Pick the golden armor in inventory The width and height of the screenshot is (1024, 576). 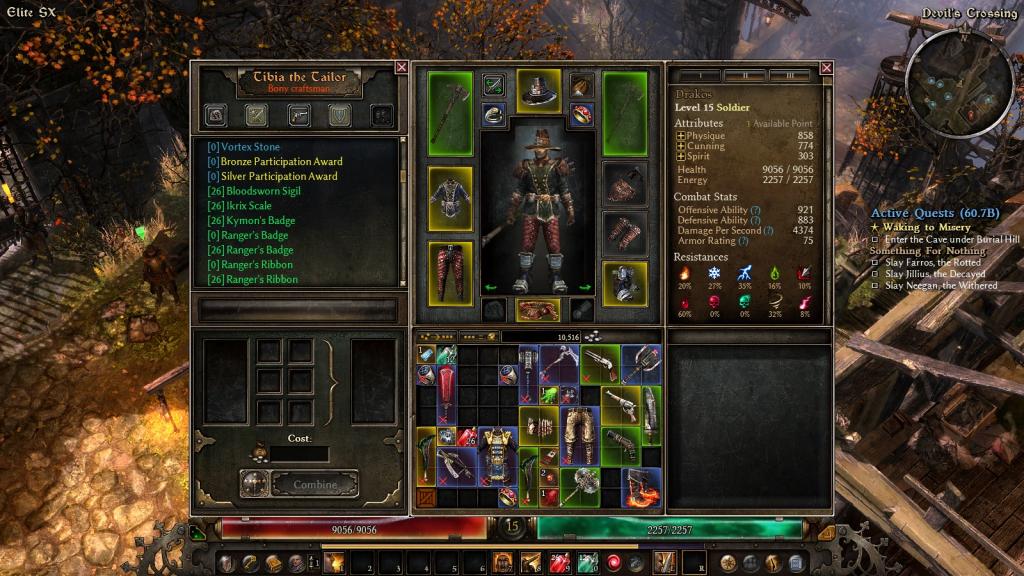pyautogui.click(x=492, y=457)
